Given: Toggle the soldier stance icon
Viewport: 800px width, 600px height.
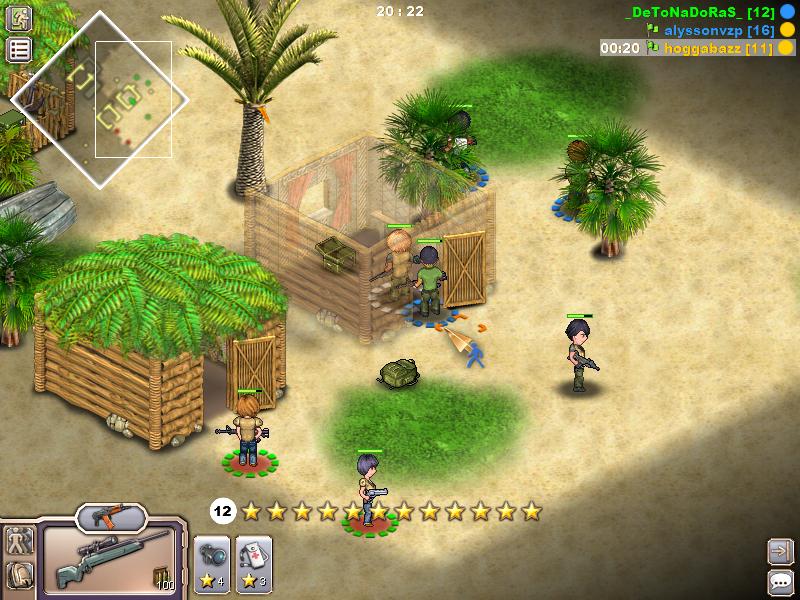Looking at the screenshot, I should 19,543.
